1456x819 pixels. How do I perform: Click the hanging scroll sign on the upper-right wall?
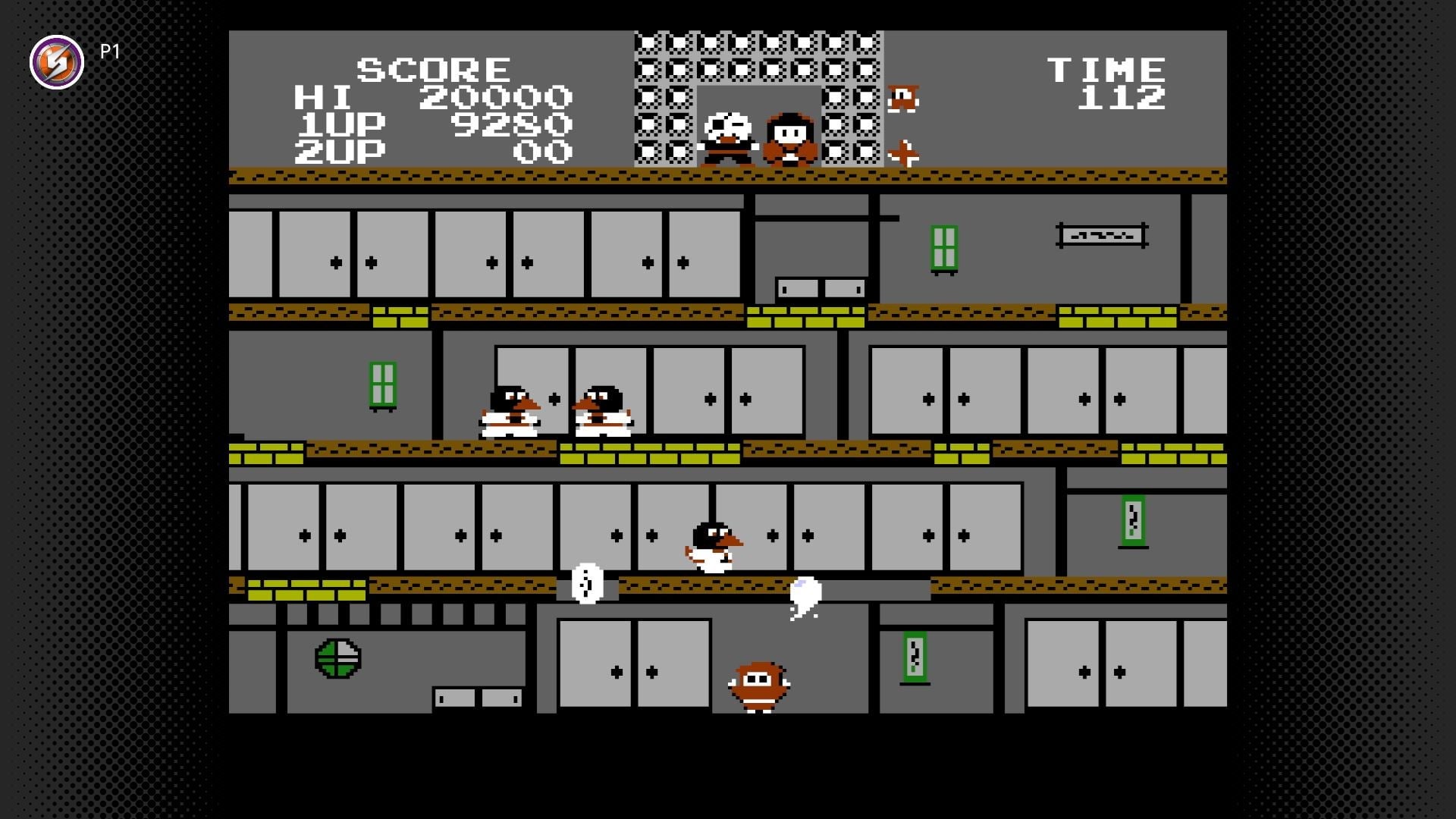coord(1101,235)
